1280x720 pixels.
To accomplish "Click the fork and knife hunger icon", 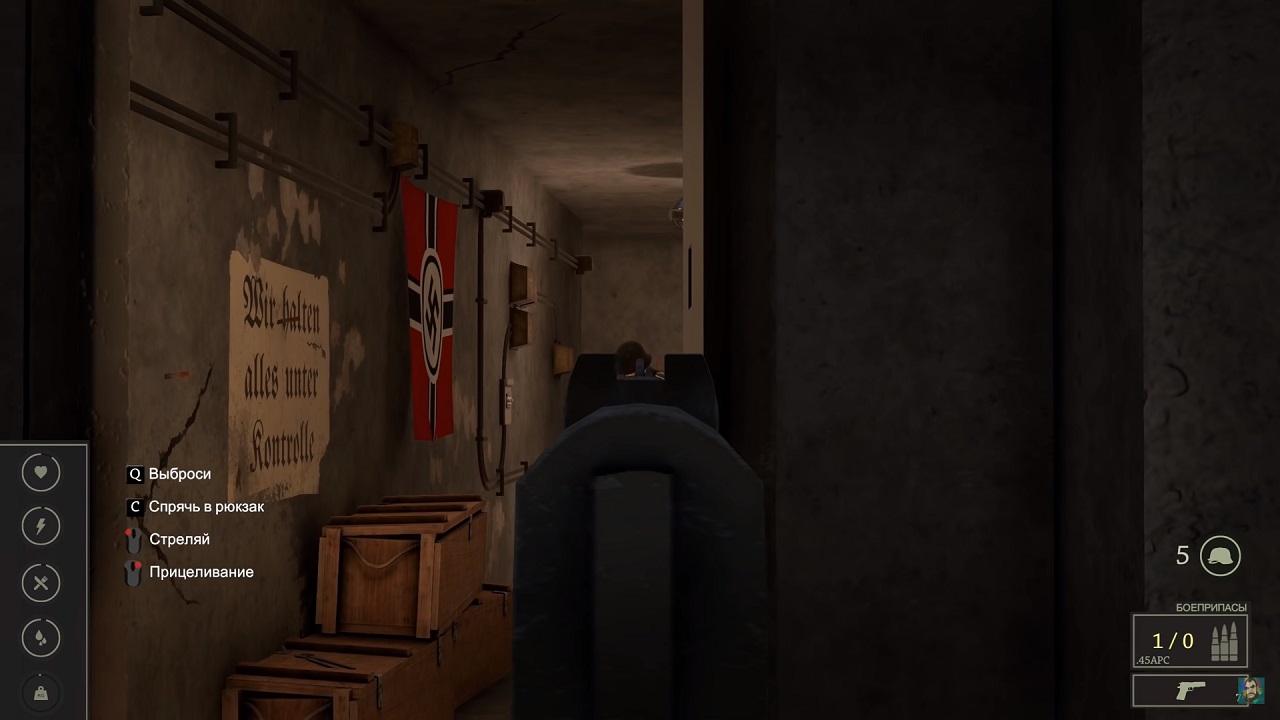I will (x=40, y=583).
